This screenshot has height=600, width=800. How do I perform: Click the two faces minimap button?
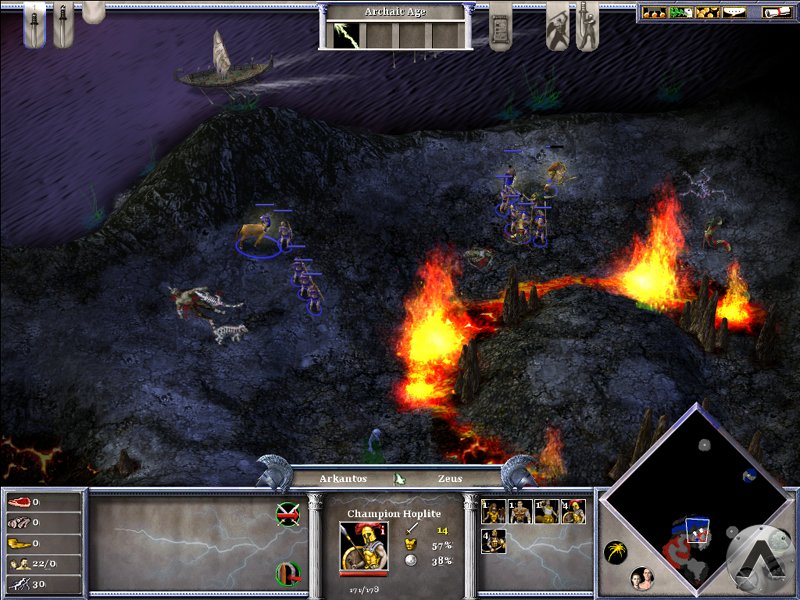point(643,578)
